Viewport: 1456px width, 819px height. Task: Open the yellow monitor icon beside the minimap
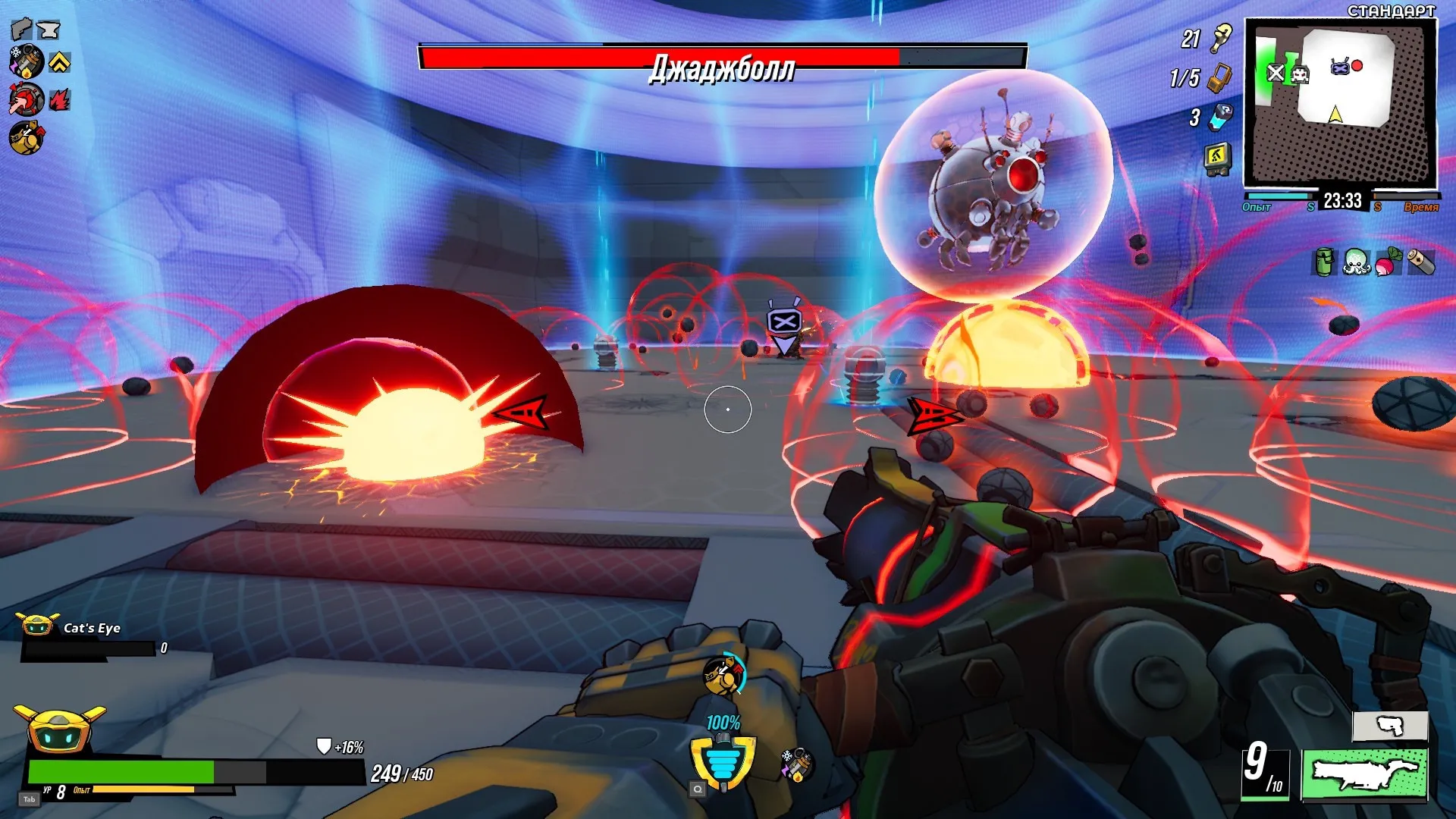pyautogui.click(x=1217, y=158)
